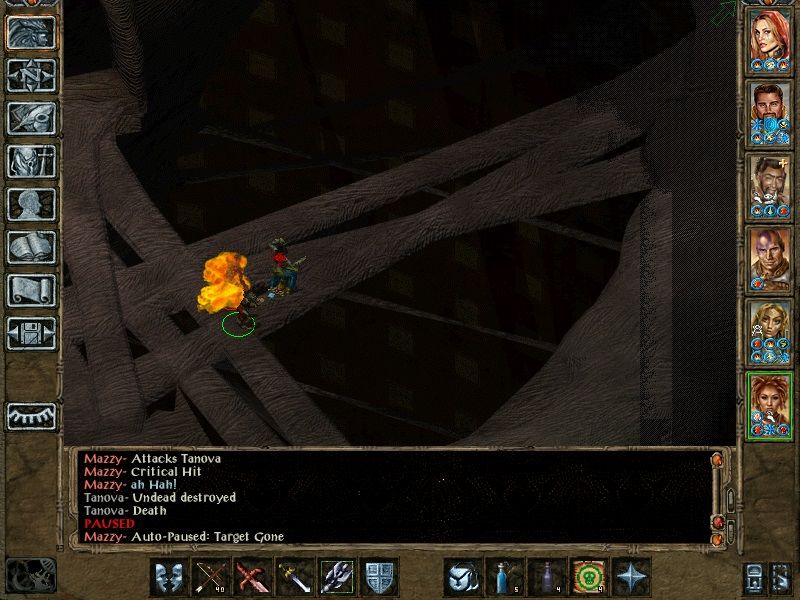The height and width of the screenshot is (600, 800).
Task: Open the area map screen
Action: coord(31,76)
